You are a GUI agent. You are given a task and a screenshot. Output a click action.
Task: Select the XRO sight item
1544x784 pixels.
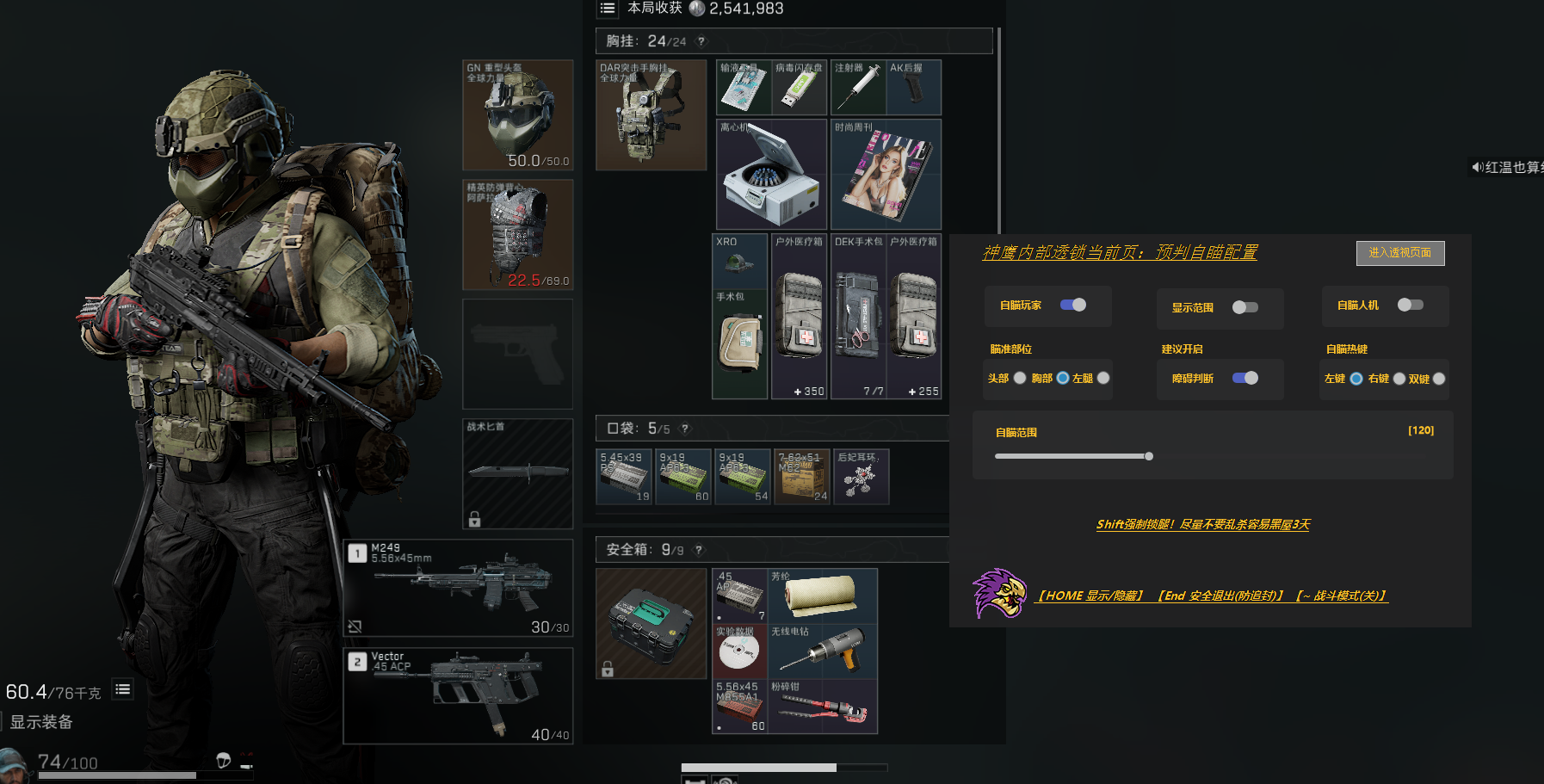click(x=739, y=259)
